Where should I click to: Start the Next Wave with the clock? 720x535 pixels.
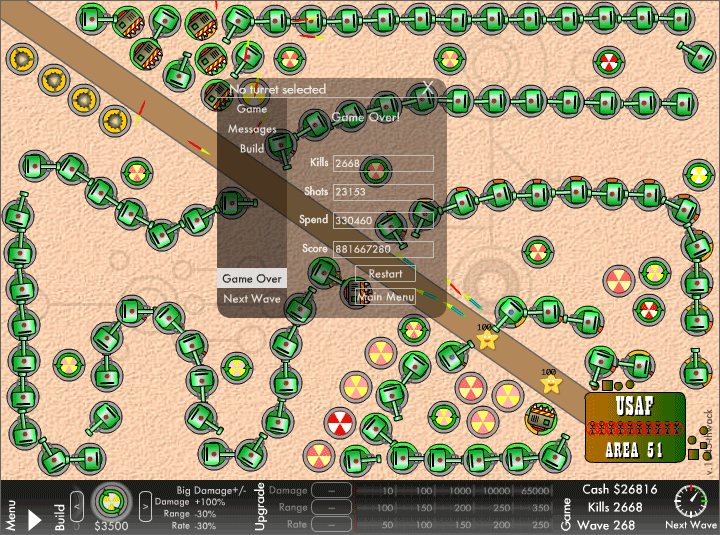click(x=690, y=500)
